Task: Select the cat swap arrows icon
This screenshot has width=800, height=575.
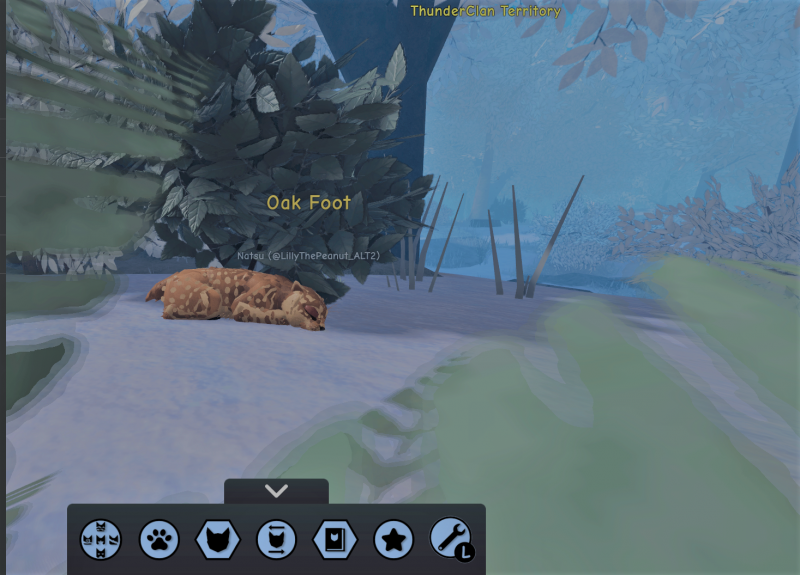Action: (276, 540)
